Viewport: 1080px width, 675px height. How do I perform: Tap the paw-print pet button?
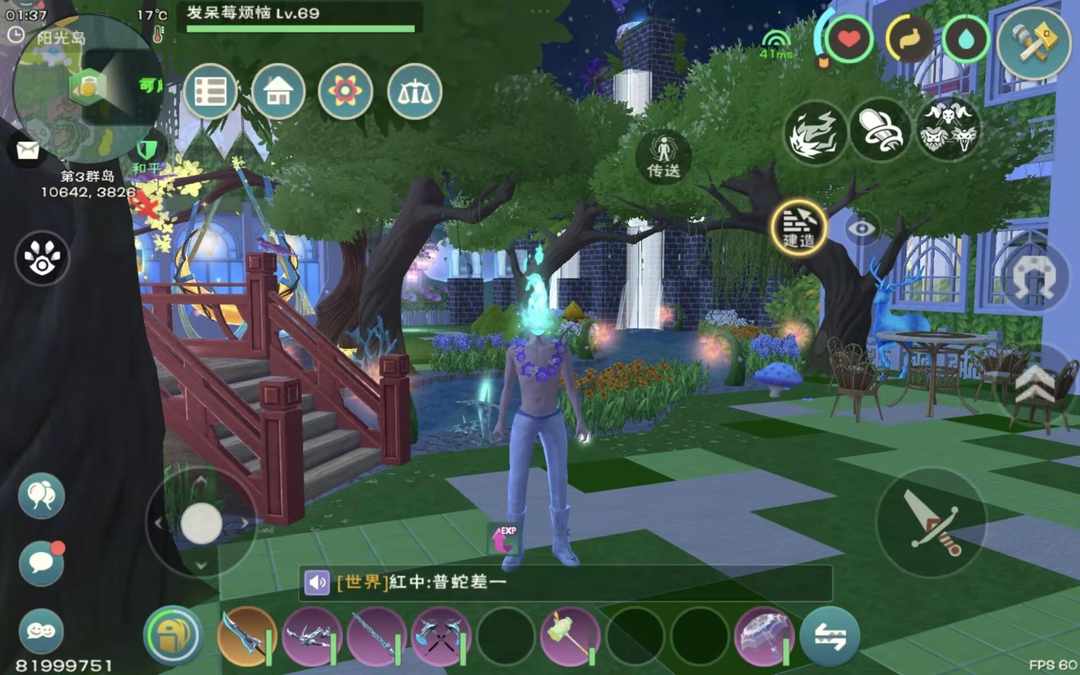pos(42,258)
